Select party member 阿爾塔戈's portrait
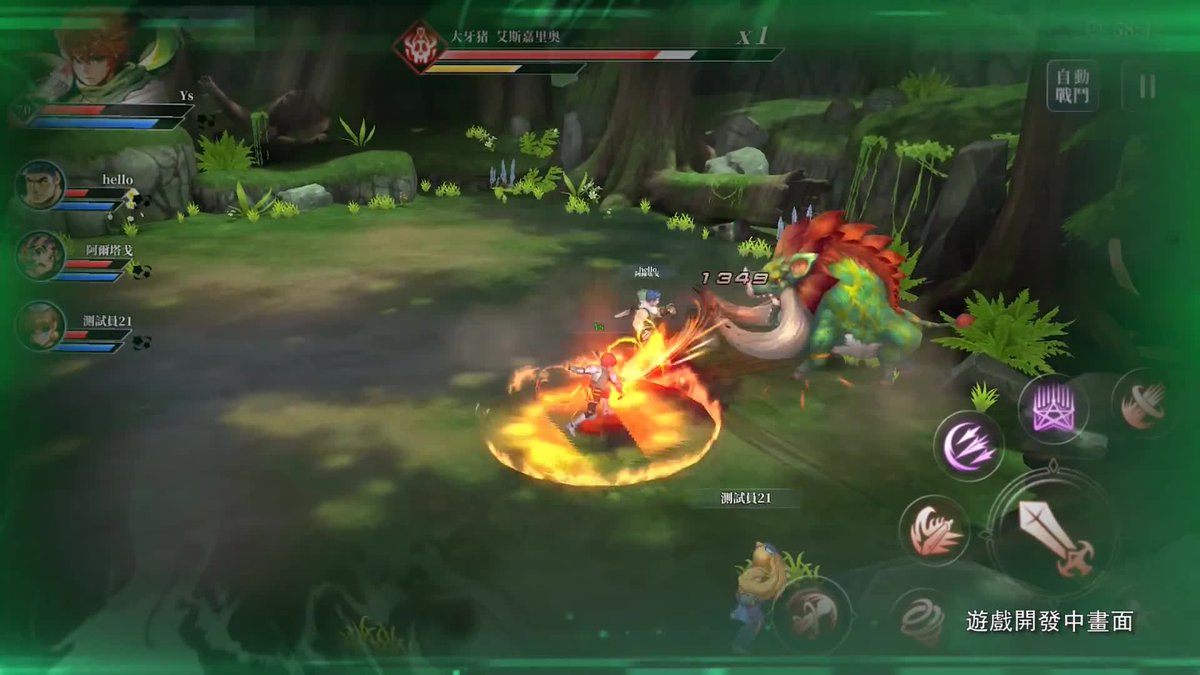This screenshot has width=1200, height=675. click(x=41, y=256)
